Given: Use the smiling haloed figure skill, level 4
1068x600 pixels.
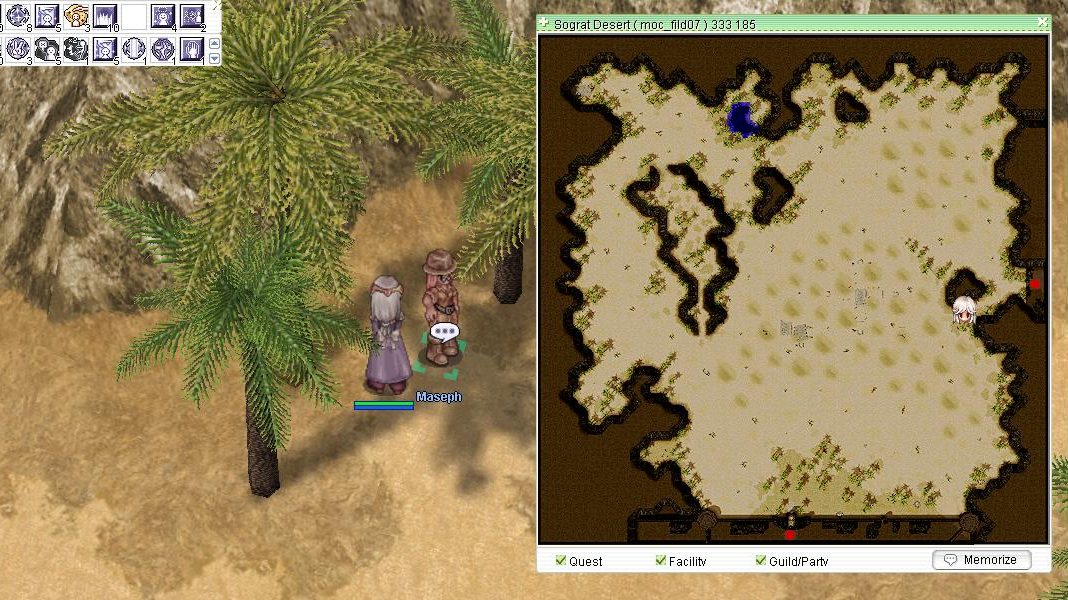Looking at the screenshot, I should pyautogui.click(x=163, y=15).
